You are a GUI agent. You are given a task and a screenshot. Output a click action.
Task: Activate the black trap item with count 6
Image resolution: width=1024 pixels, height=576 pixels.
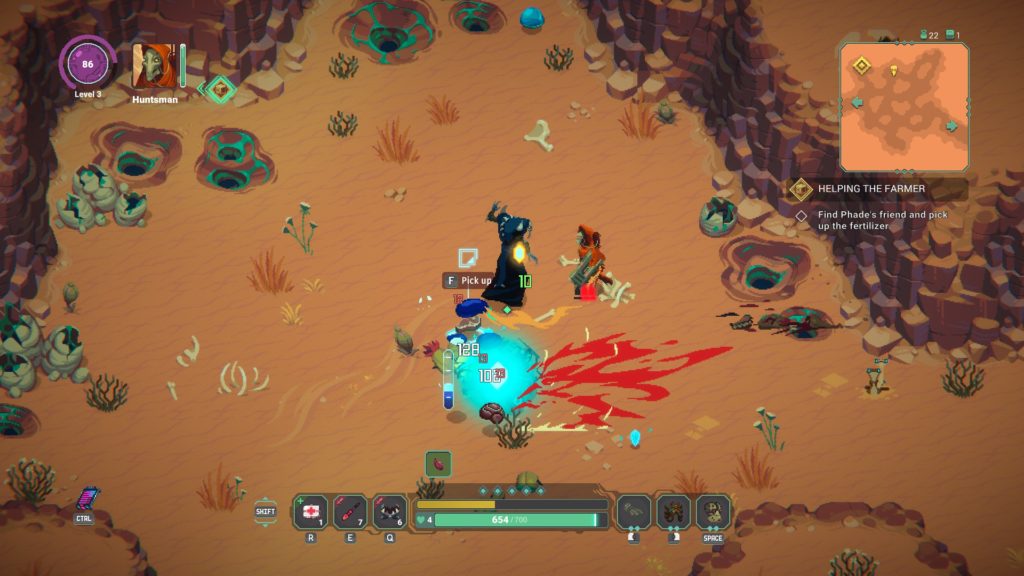(389, 511)
